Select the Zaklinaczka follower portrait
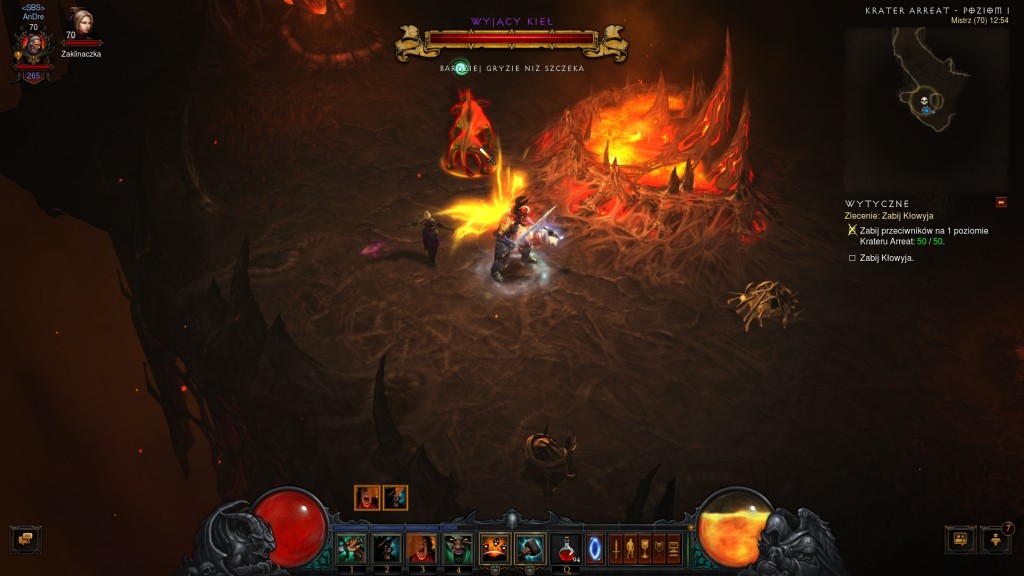 pyautogui.click(x=81, y=24)
